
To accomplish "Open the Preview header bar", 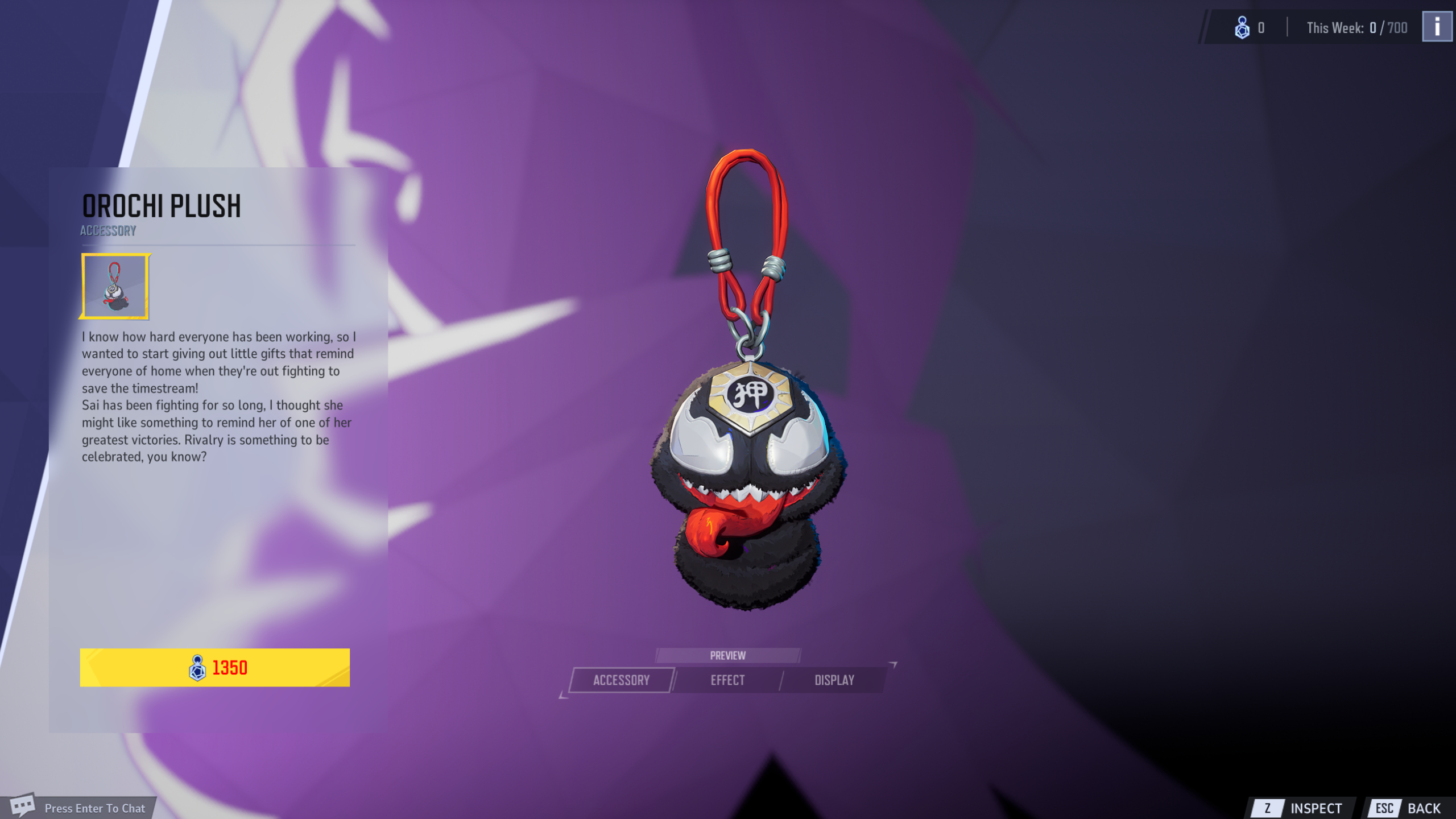I will [x=729, y=655].
